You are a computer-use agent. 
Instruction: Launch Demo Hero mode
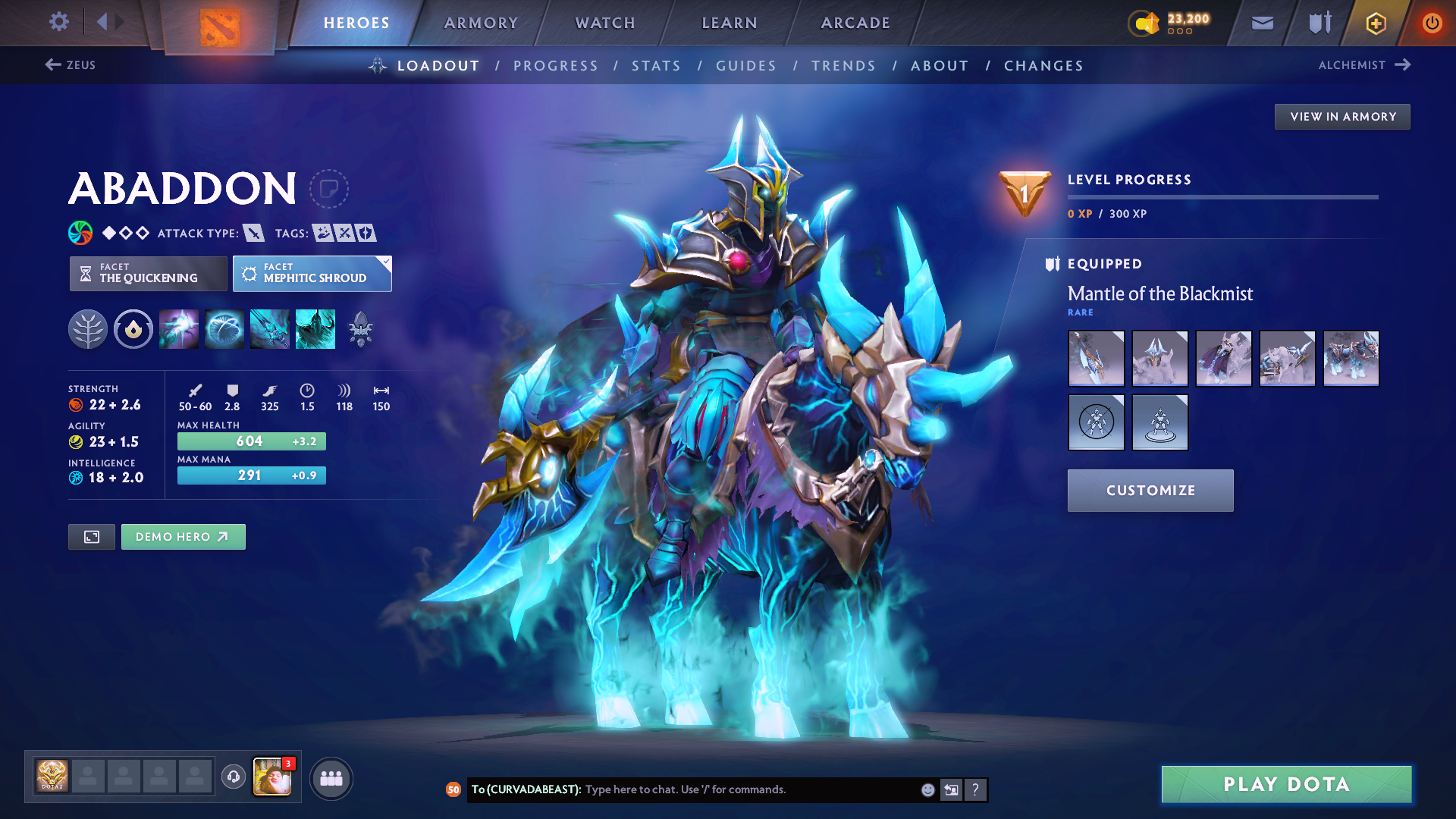183,537
